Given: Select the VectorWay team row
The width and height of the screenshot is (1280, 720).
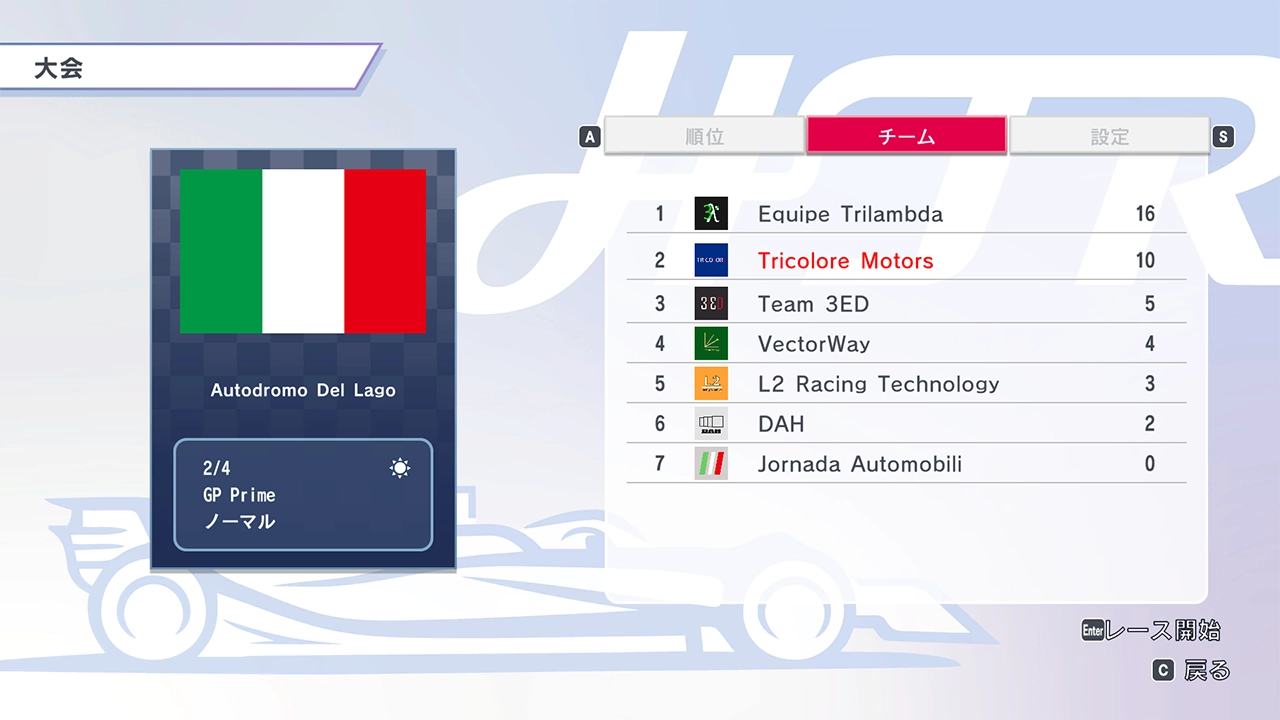Looking at the screenshot, I should click(x=906, y=344).
